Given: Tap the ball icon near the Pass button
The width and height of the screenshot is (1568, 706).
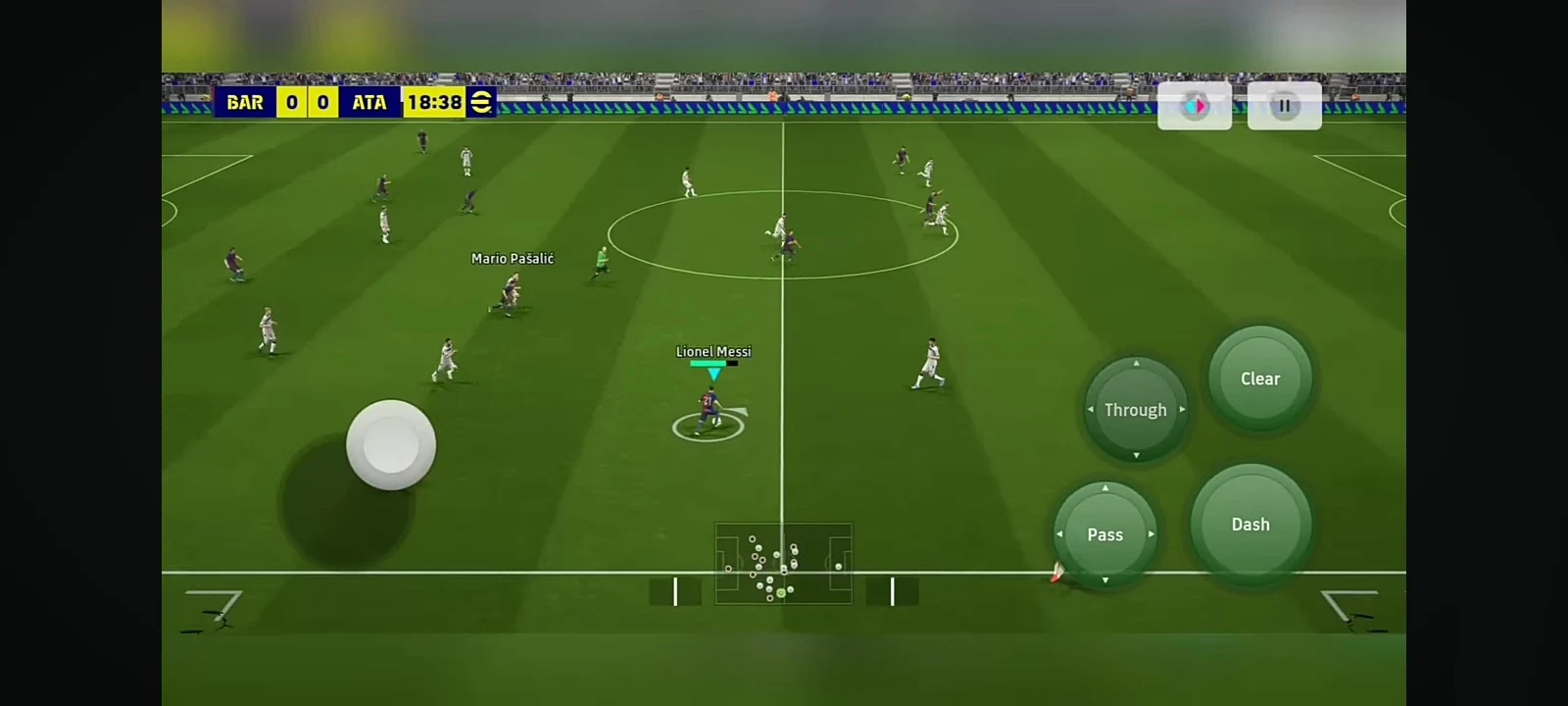Looking at the screenshot, I should (1057, 571).
